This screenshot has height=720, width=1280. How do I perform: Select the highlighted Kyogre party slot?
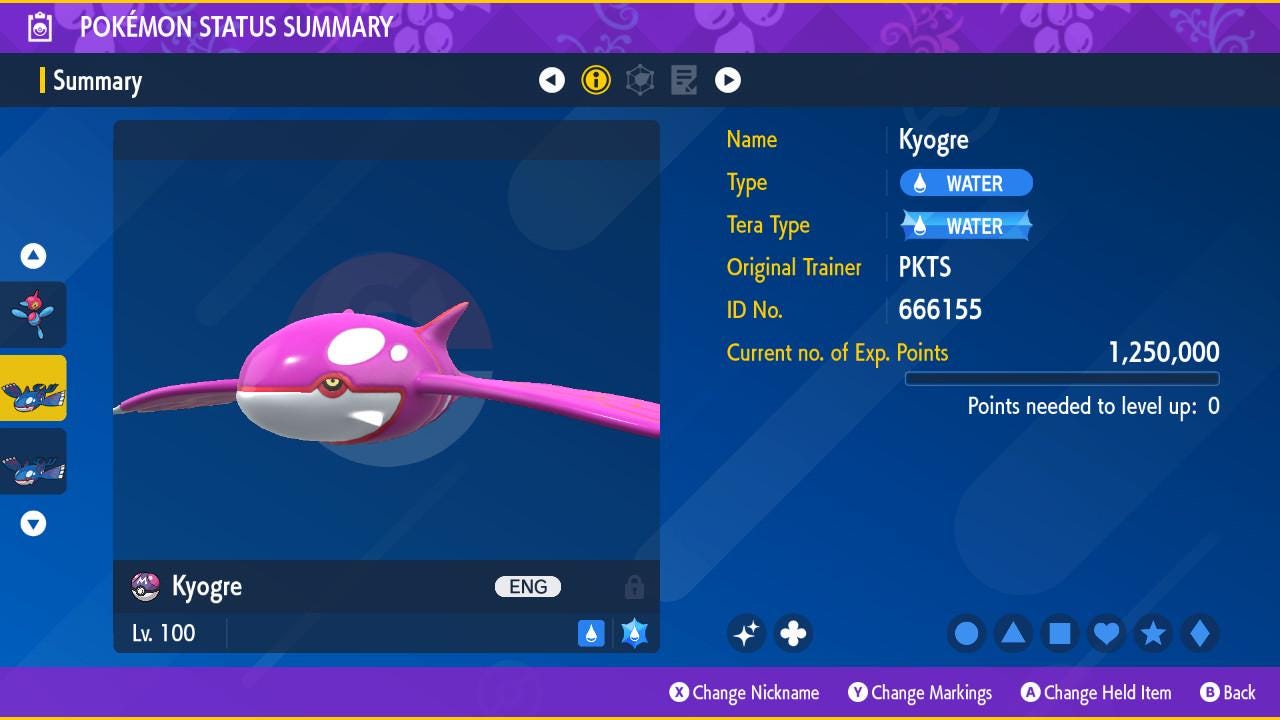tap(33, 388)
